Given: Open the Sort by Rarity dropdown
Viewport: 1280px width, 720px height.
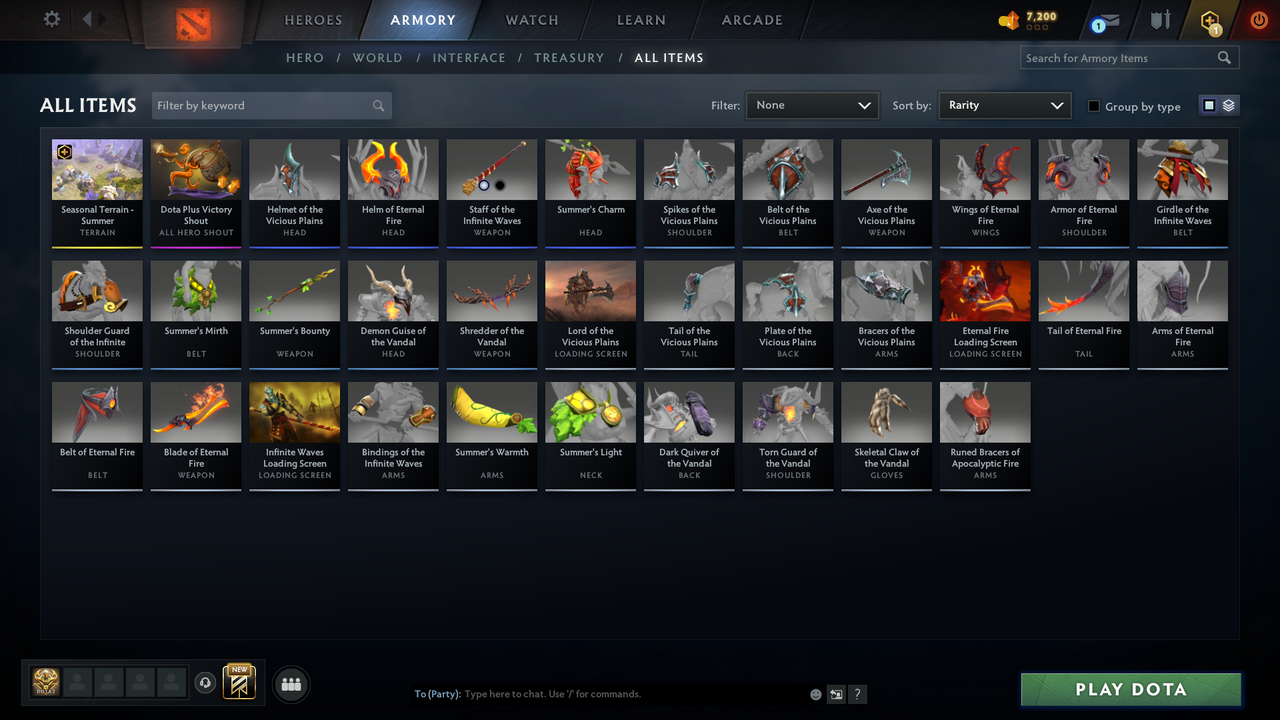Looking at the screenshot, I should (x=1004, y=104).
